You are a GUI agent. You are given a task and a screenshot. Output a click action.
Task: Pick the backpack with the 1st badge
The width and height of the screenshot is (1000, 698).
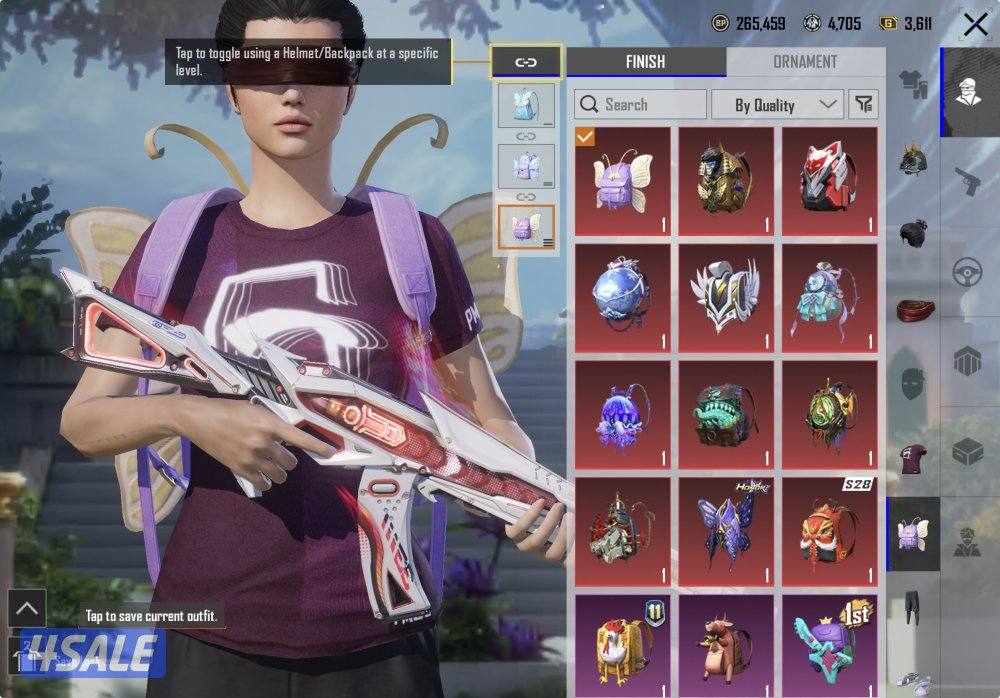829,644
